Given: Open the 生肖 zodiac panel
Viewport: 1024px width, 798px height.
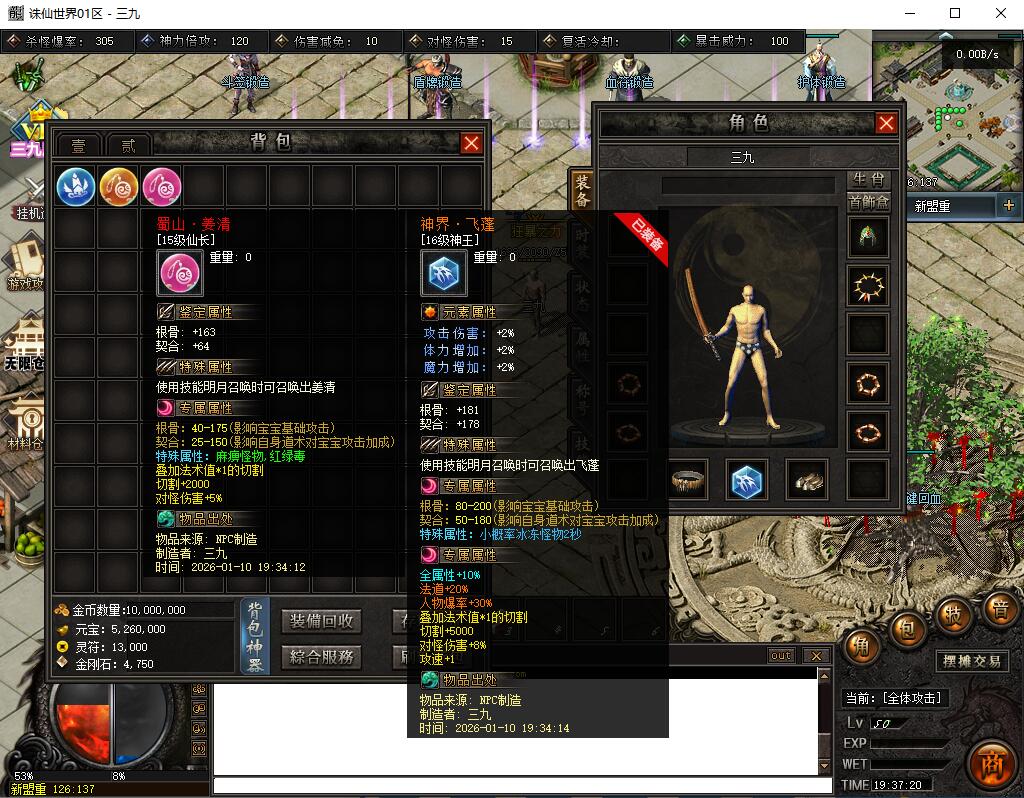Looking at the screenshot, I should click(868, 180).
